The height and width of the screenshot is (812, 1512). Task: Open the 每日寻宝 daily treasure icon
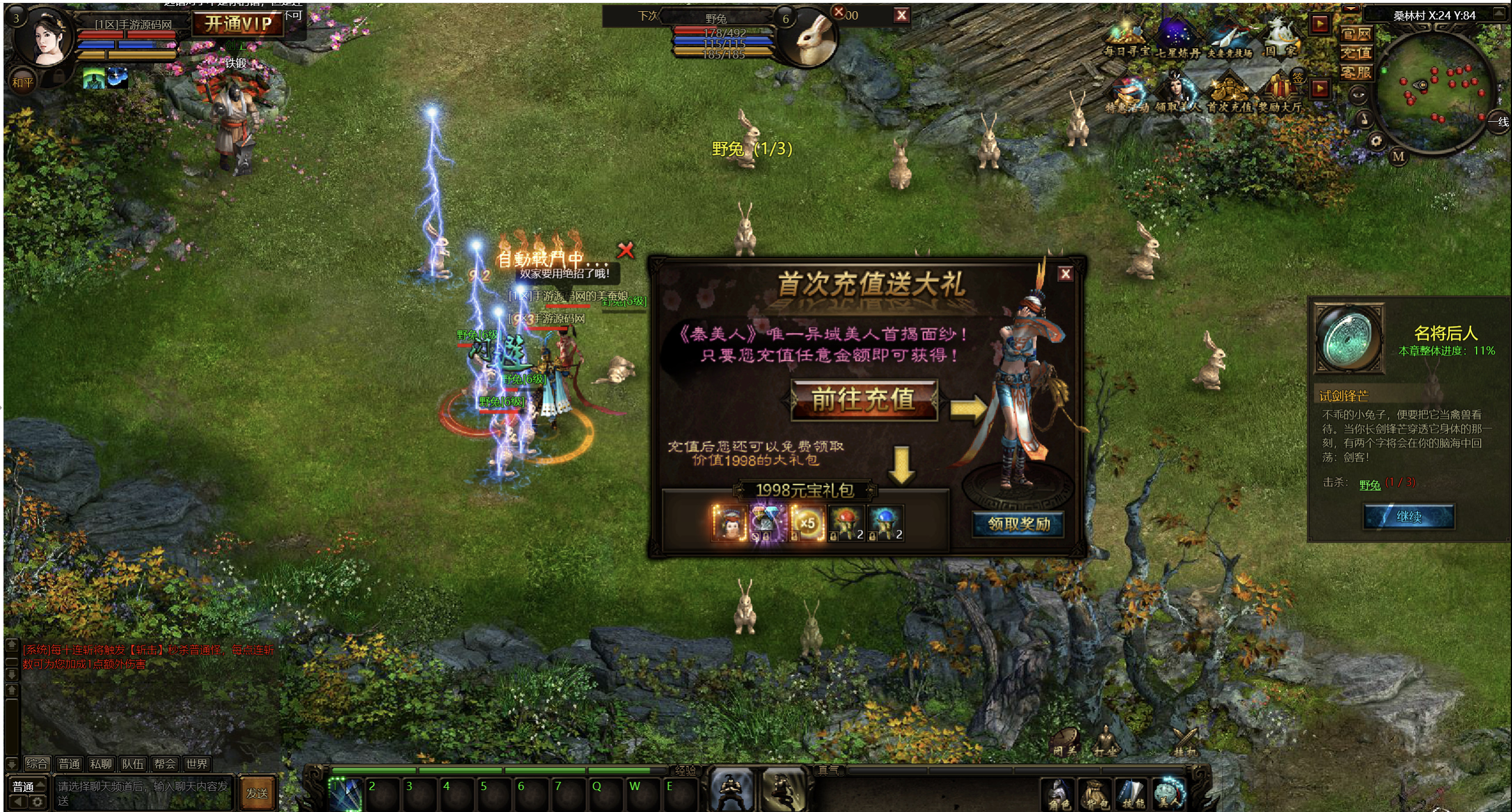click(1126, 40)
